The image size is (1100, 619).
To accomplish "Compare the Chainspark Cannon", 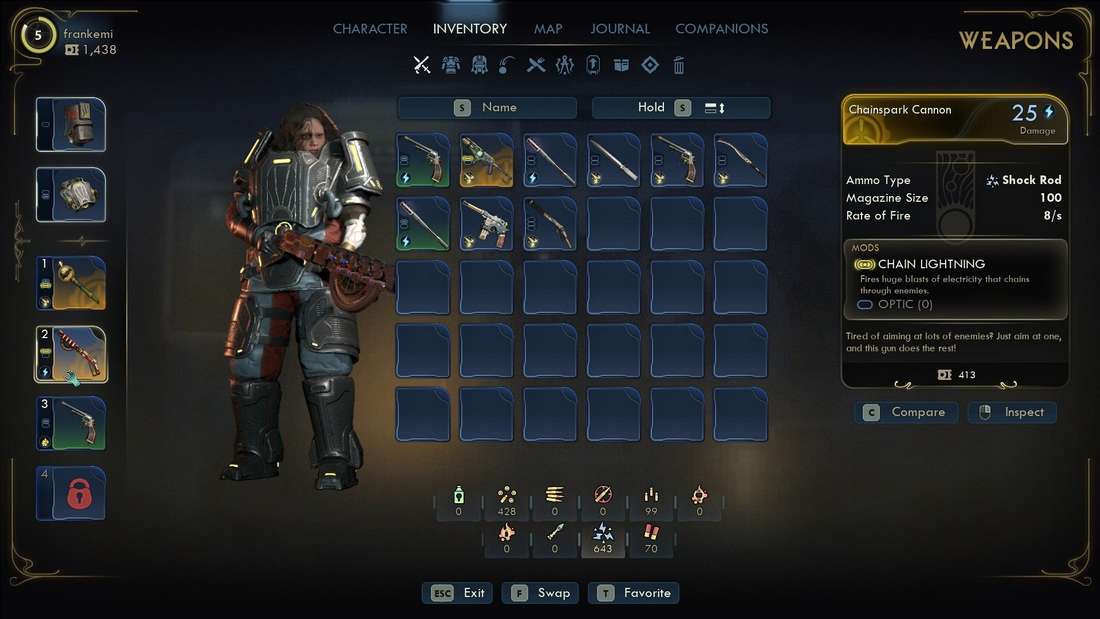I will 906,412.
